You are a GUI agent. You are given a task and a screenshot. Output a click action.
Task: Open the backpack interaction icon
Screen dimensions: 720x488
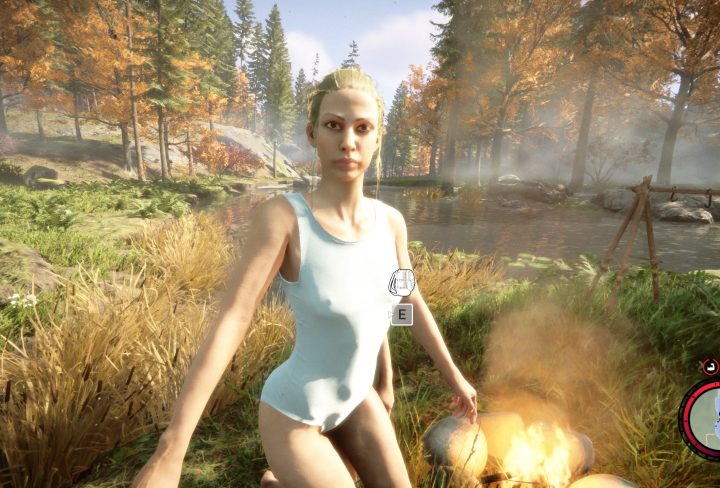[401, 282]
